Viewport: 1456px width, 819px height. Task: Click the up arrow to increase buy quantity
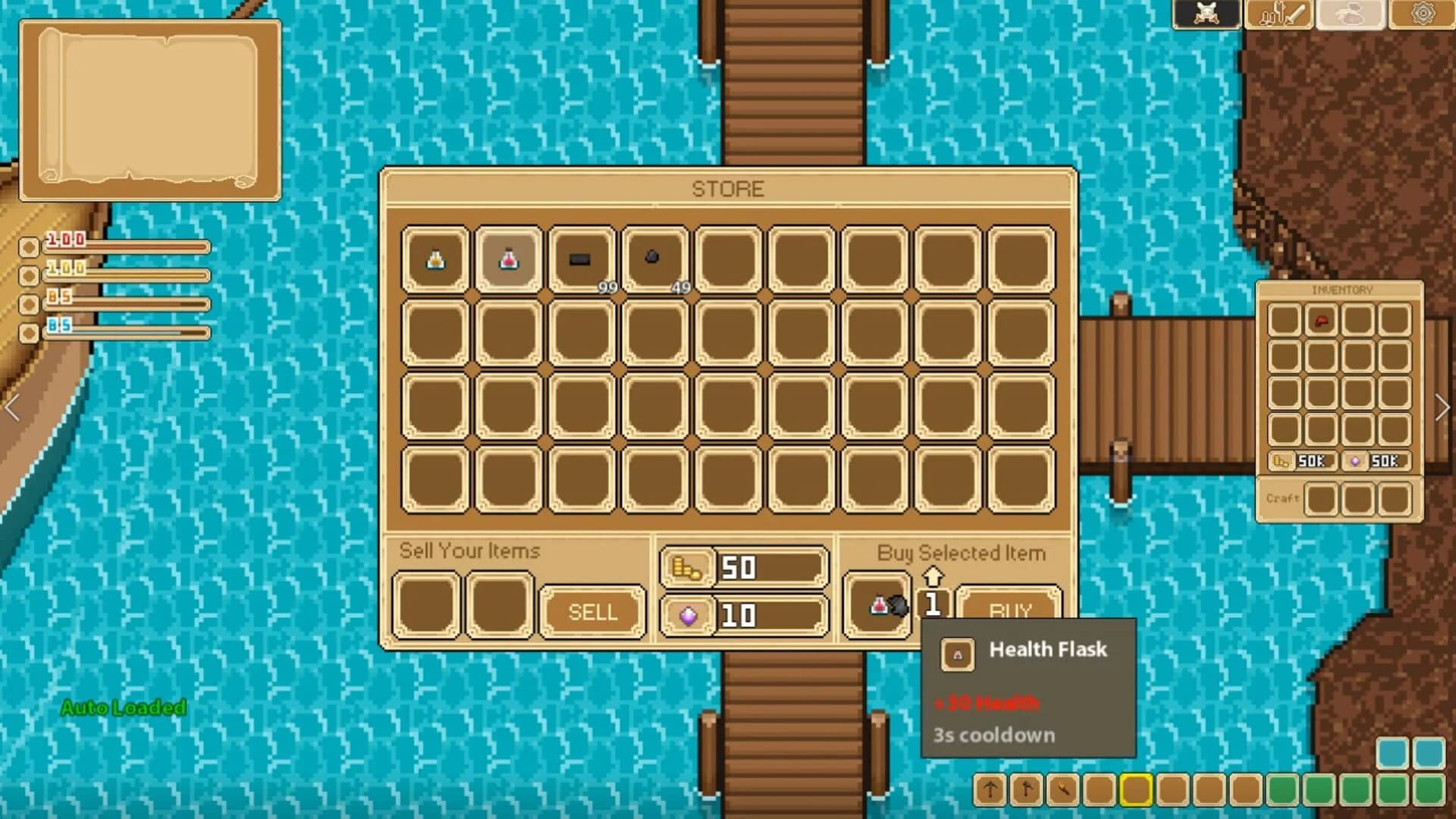coord(934,574)
